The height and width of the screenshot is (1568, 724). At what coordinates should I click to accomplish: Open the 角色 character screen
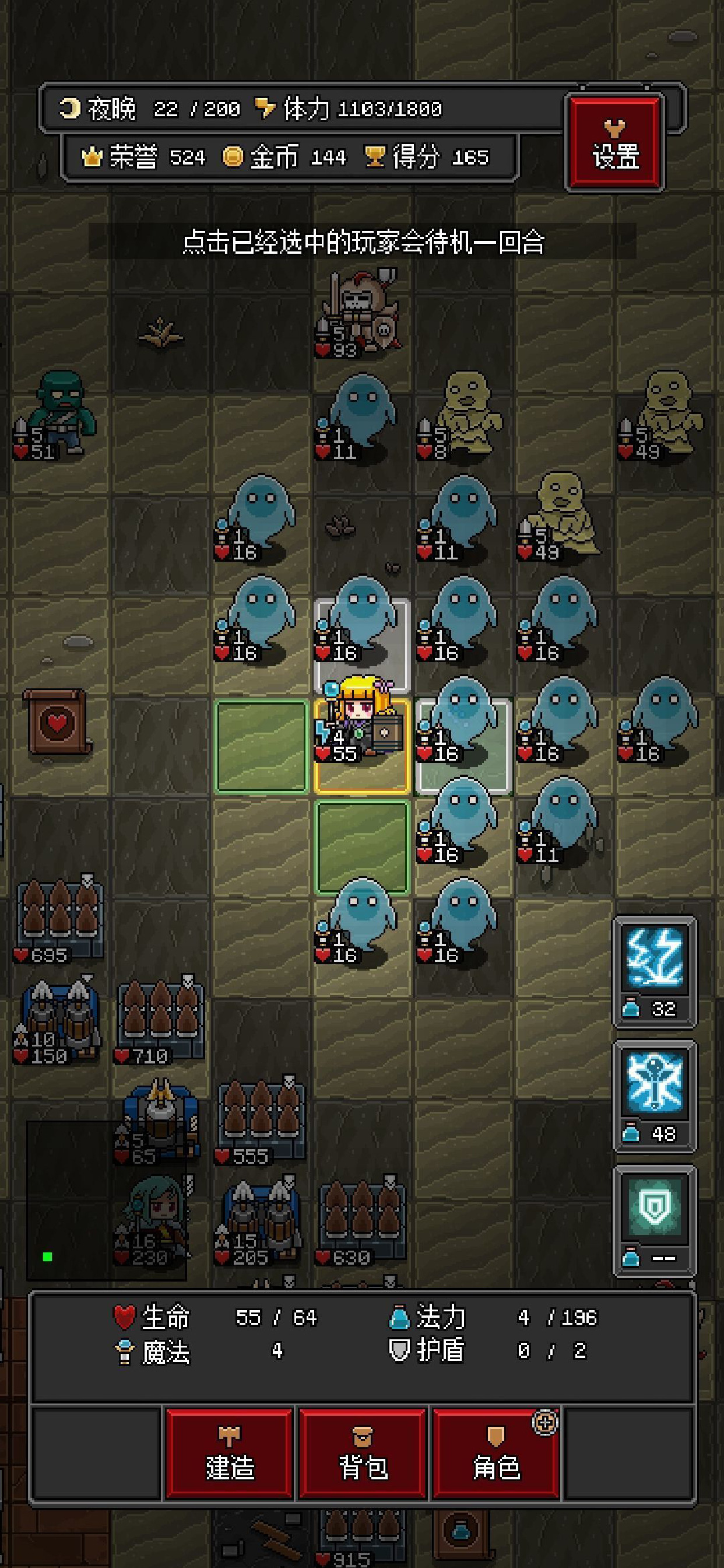point(496,1452)
